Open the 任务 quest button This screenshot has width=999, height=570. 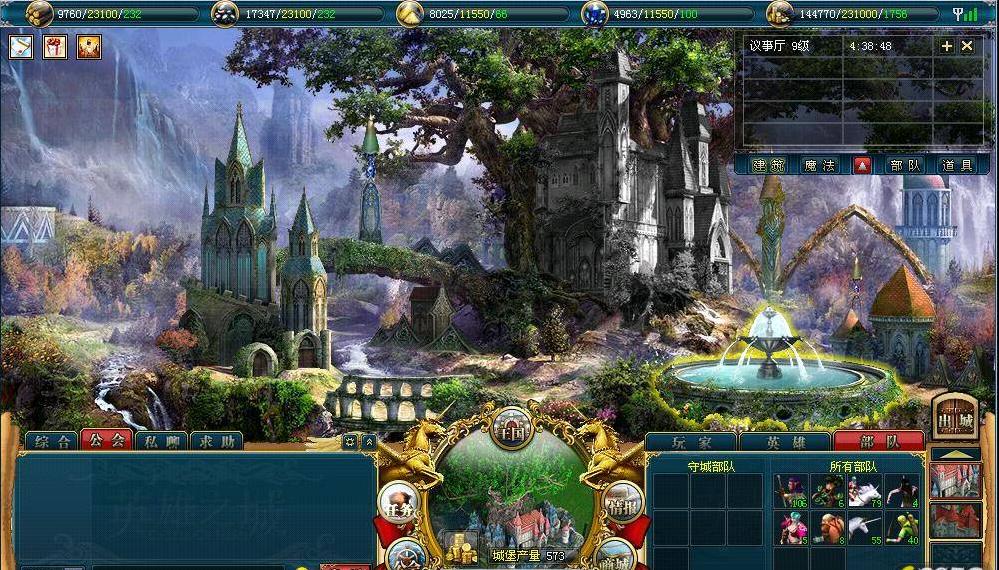399,504
